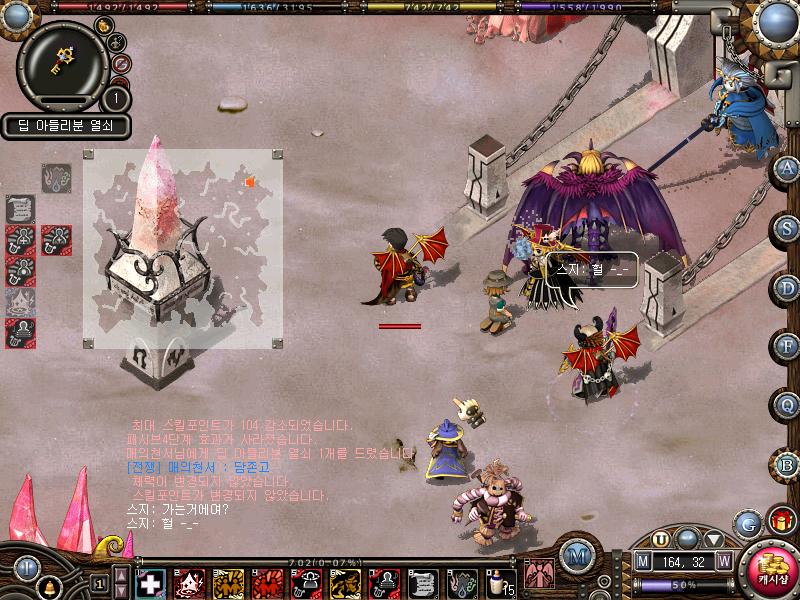Click the round blue G button
Viewport: 800px width, 600px height.
(747, 523)
